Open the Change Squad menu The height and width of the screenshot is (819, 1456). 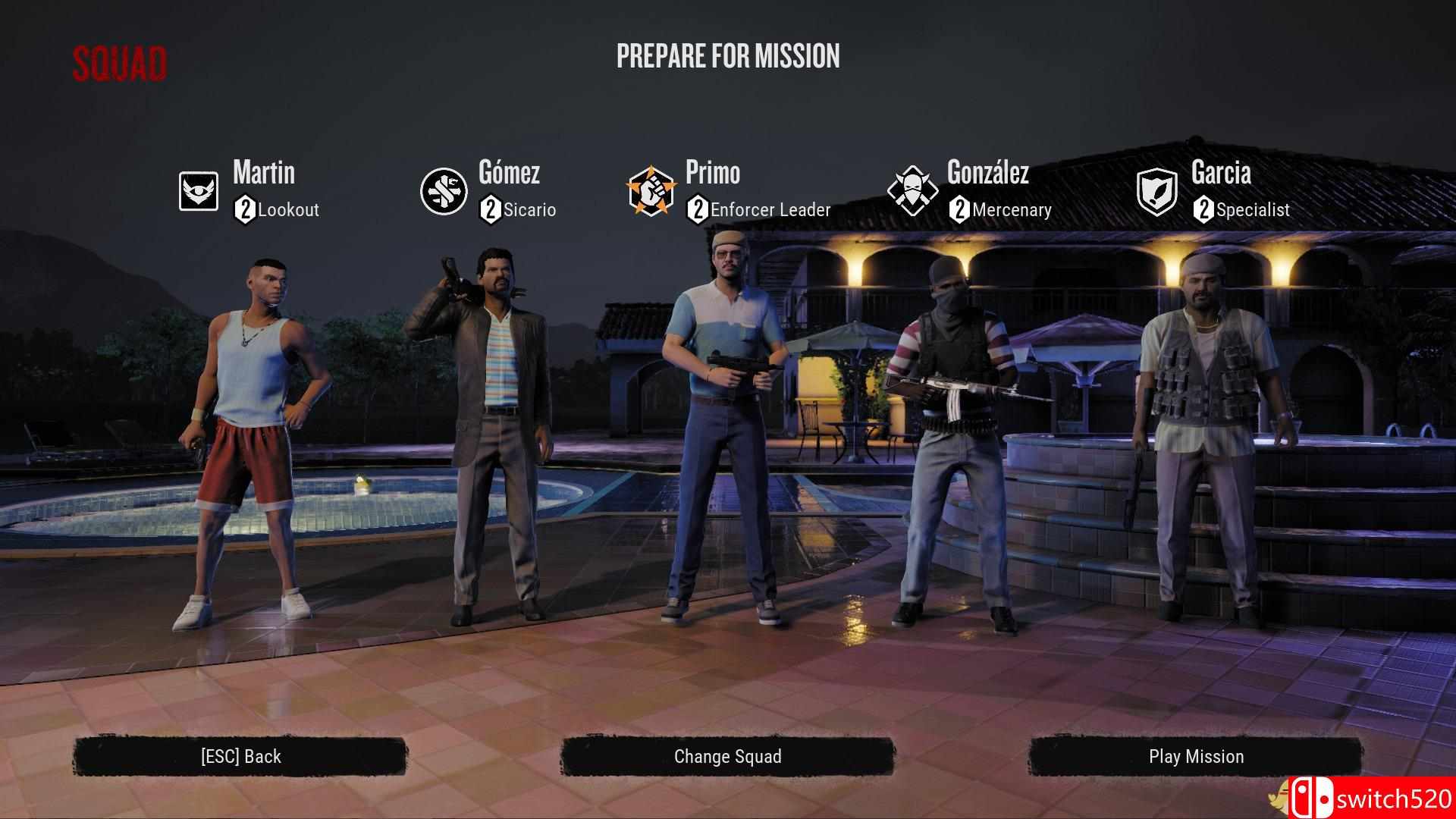(x=726, y=756)
